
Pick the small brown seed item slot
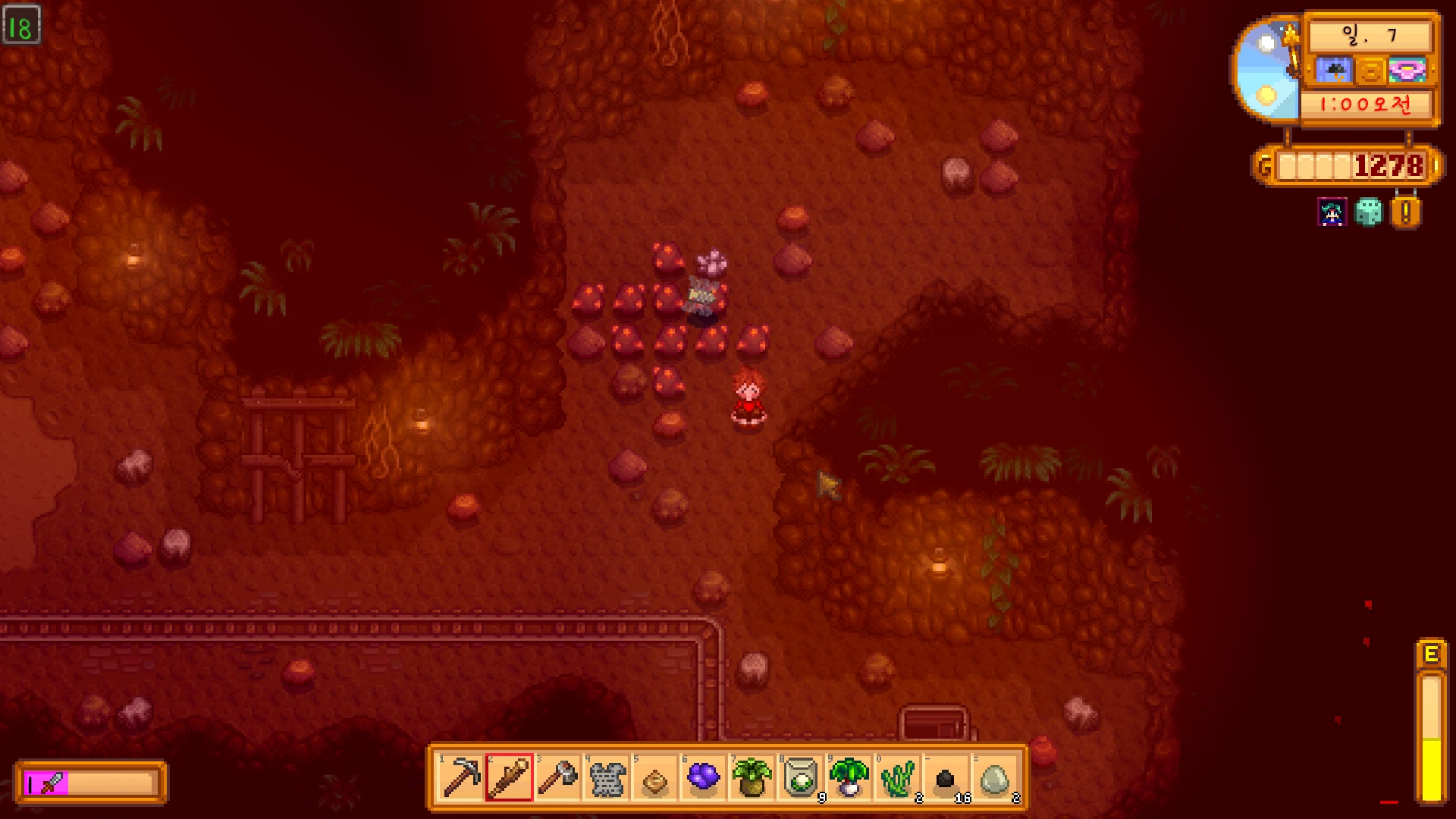(654, 777)
